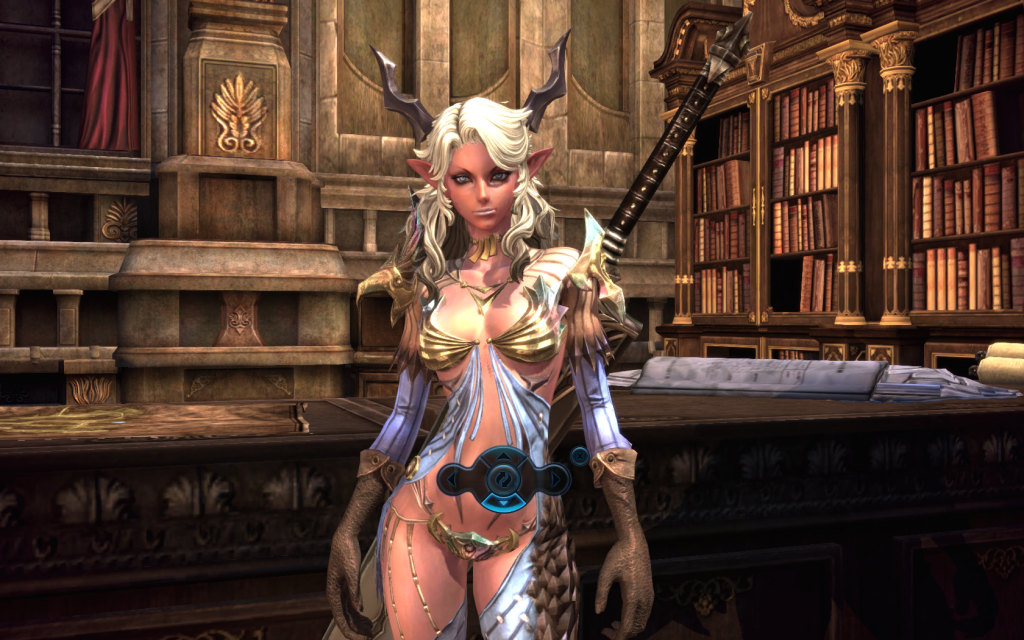Screen dimensions: 1024x640
Task: Close the camera control widget with the X
Action: tap(578, 456)
